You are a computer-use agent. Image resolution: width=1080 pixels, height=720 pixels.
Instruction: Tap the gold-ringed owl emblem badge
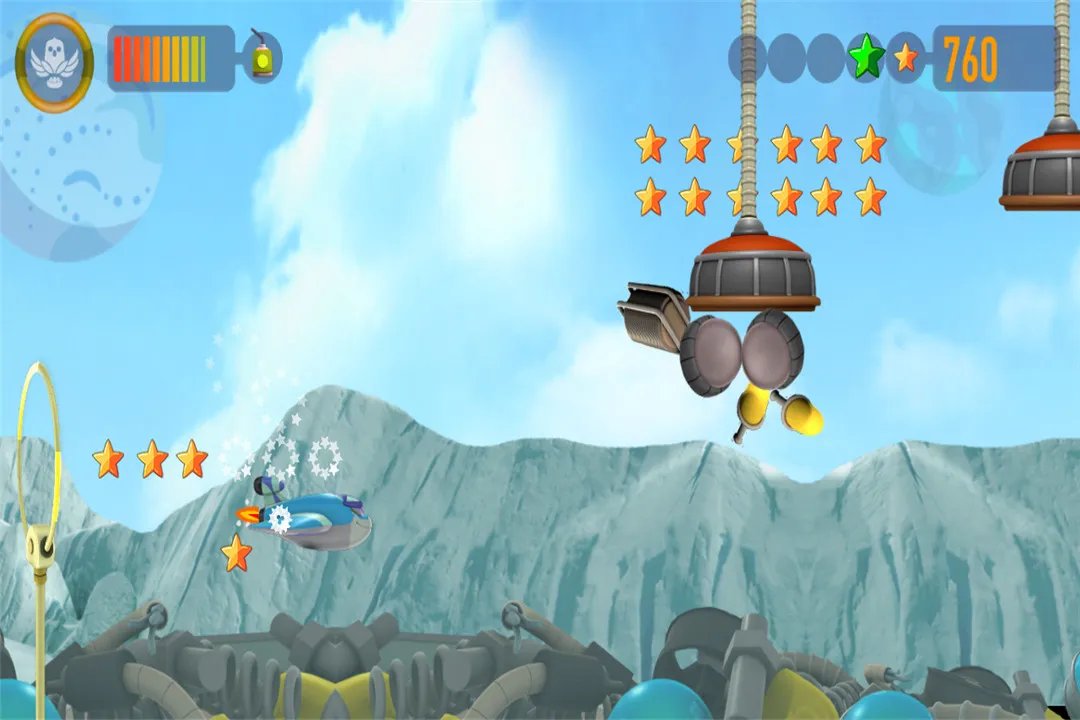click(55, 62)
